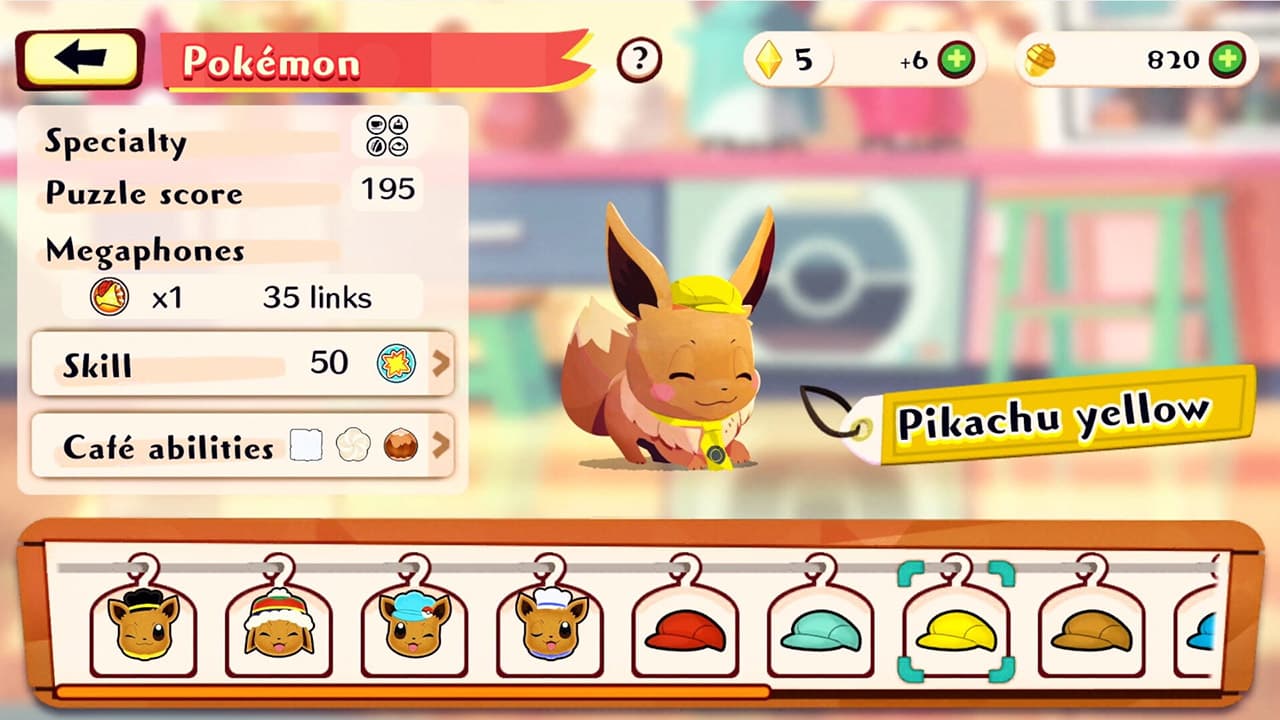Add golden acorns via green plus button
Viewport: 1280px width, 720px height.
[1226, 58]
